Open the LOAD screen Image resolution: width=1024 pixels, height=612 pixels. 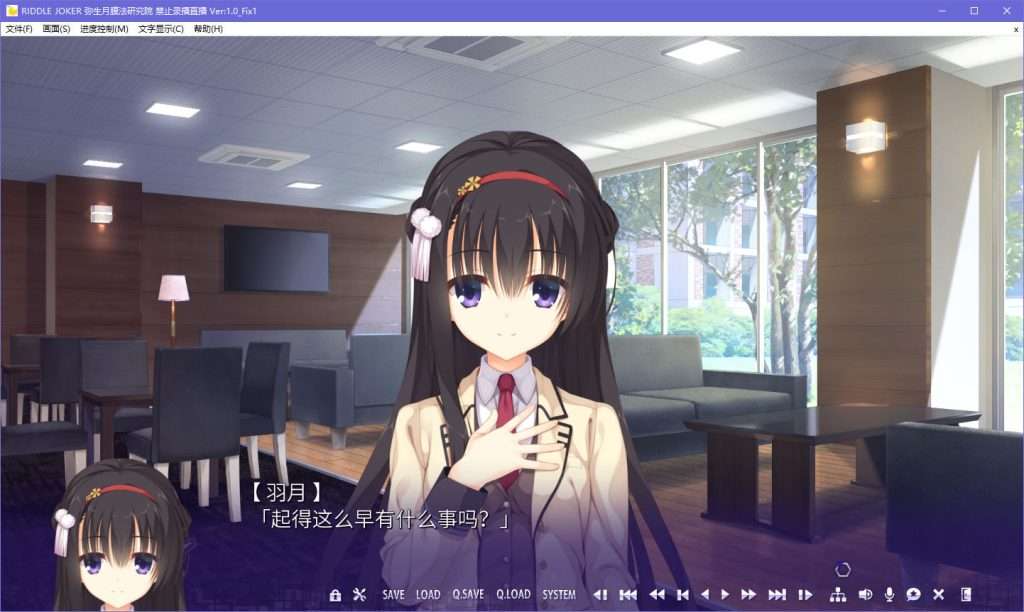click(x=428, y=595)
